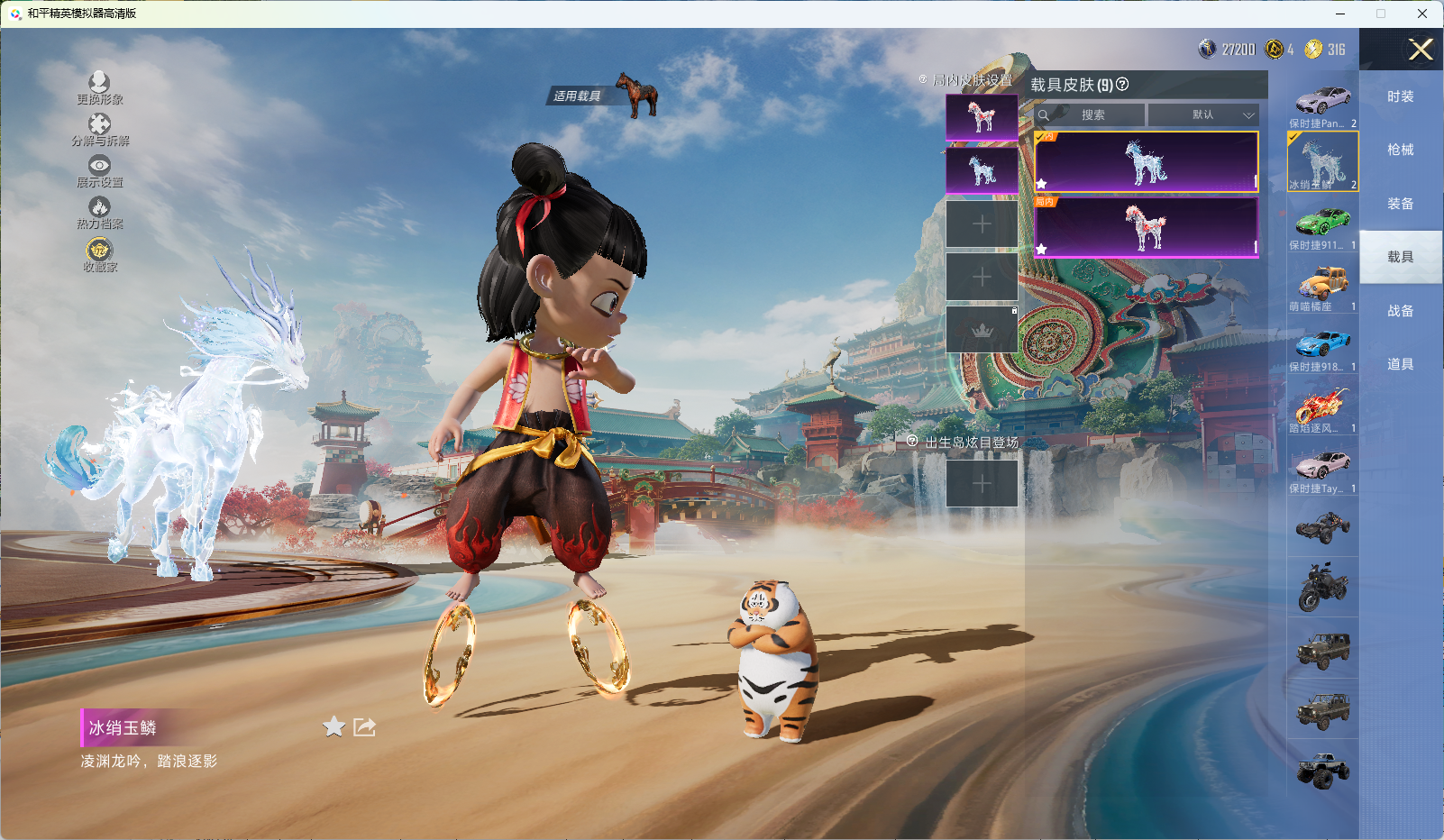
Task: Open 分解与拆解 option
Action: (x=99, y=129)
